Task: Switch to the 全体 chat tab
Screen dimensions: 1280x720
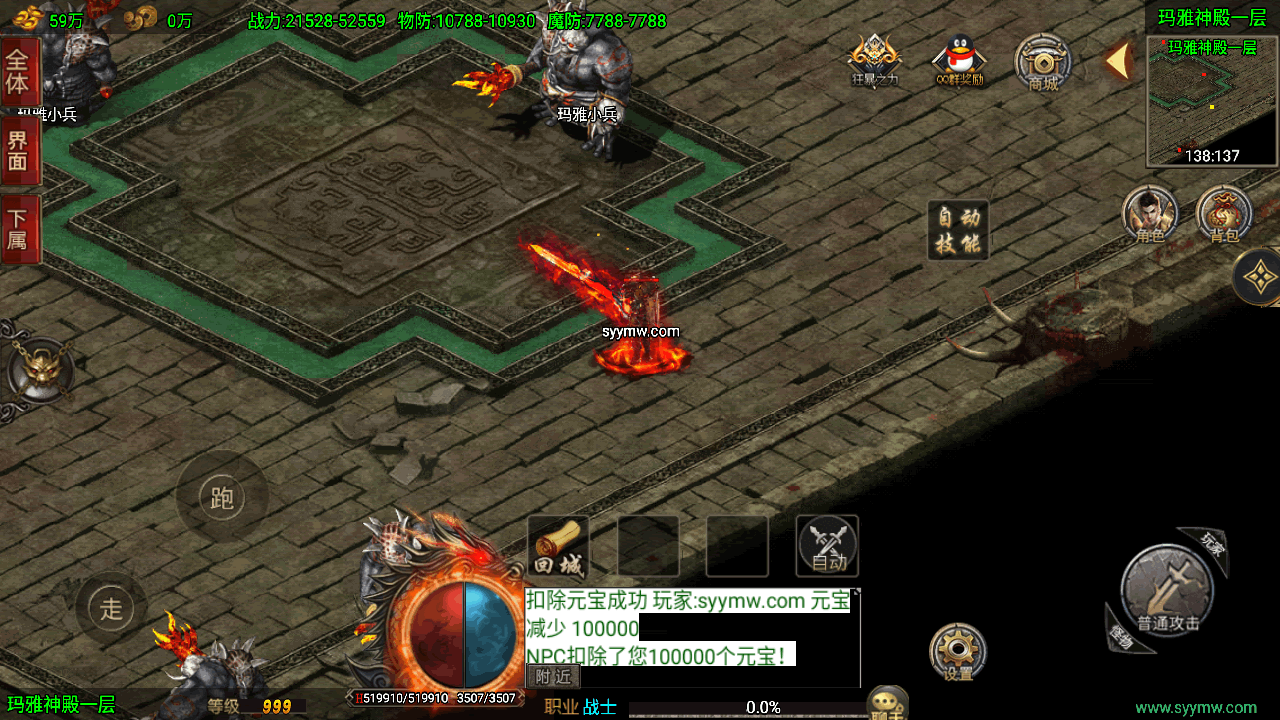Action: point(20,72)
